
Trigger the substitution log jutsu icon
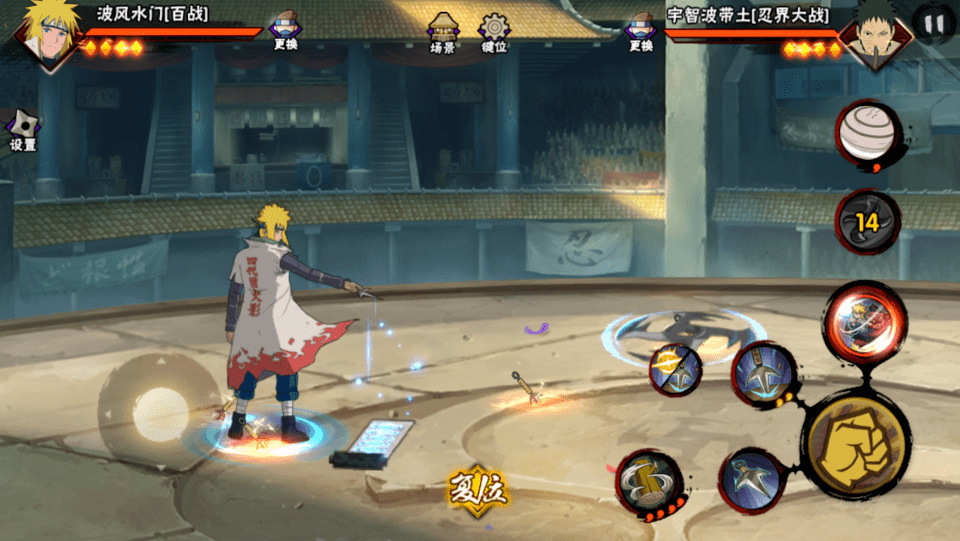click(649, 483)
